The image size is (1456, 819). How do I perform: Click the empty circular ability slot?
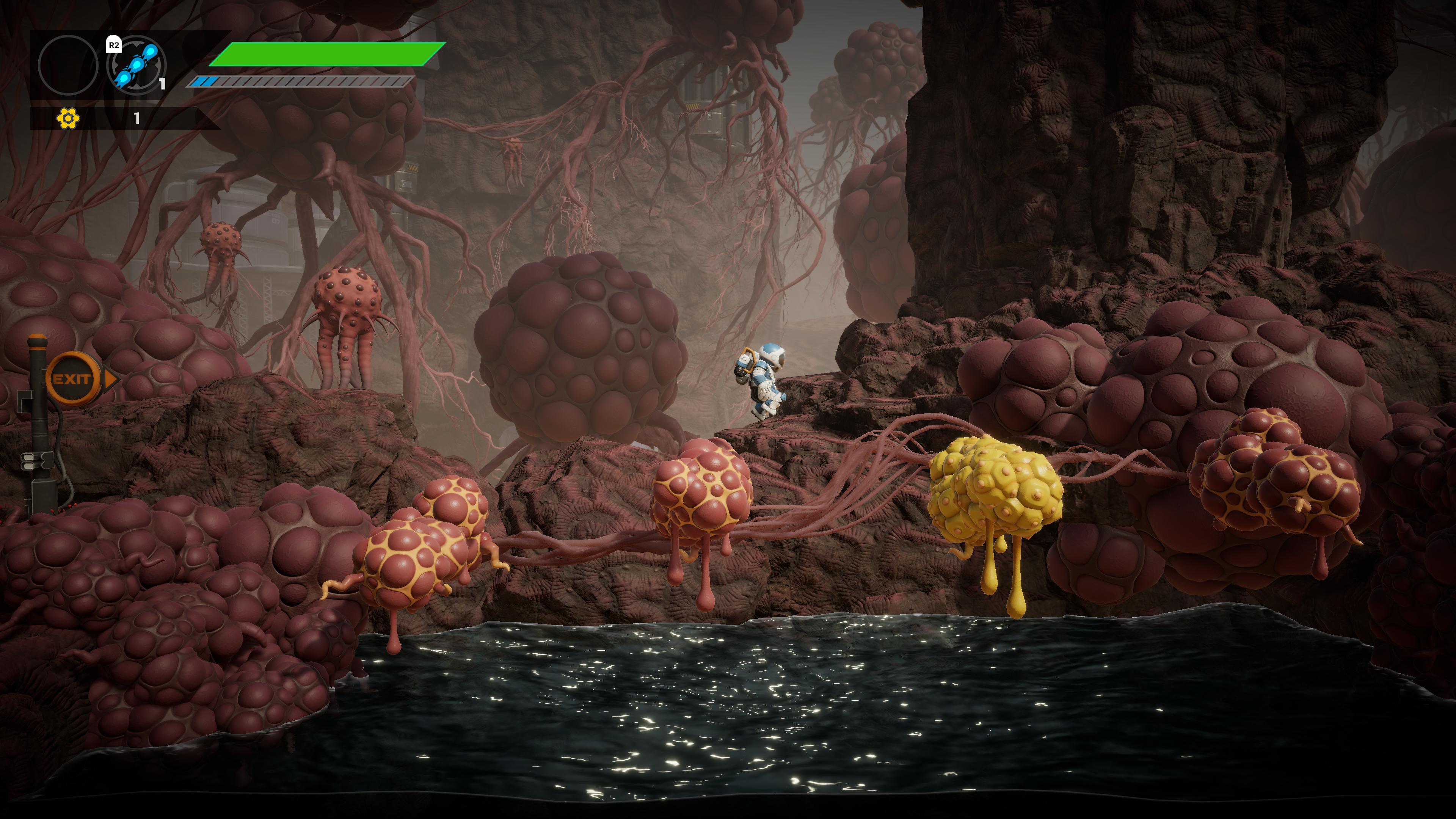[x=68, y=65]
